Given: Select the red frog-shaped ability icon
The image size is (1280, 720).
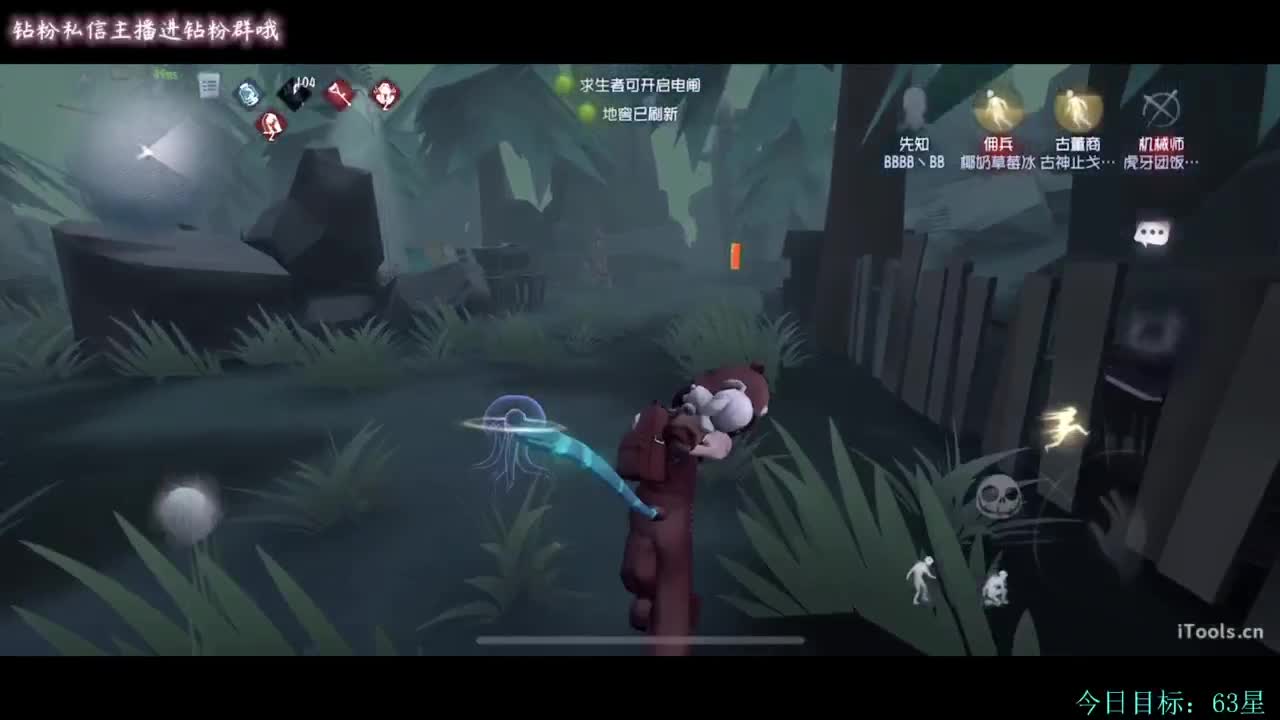Looking at the screenshot, I should 386,95.
